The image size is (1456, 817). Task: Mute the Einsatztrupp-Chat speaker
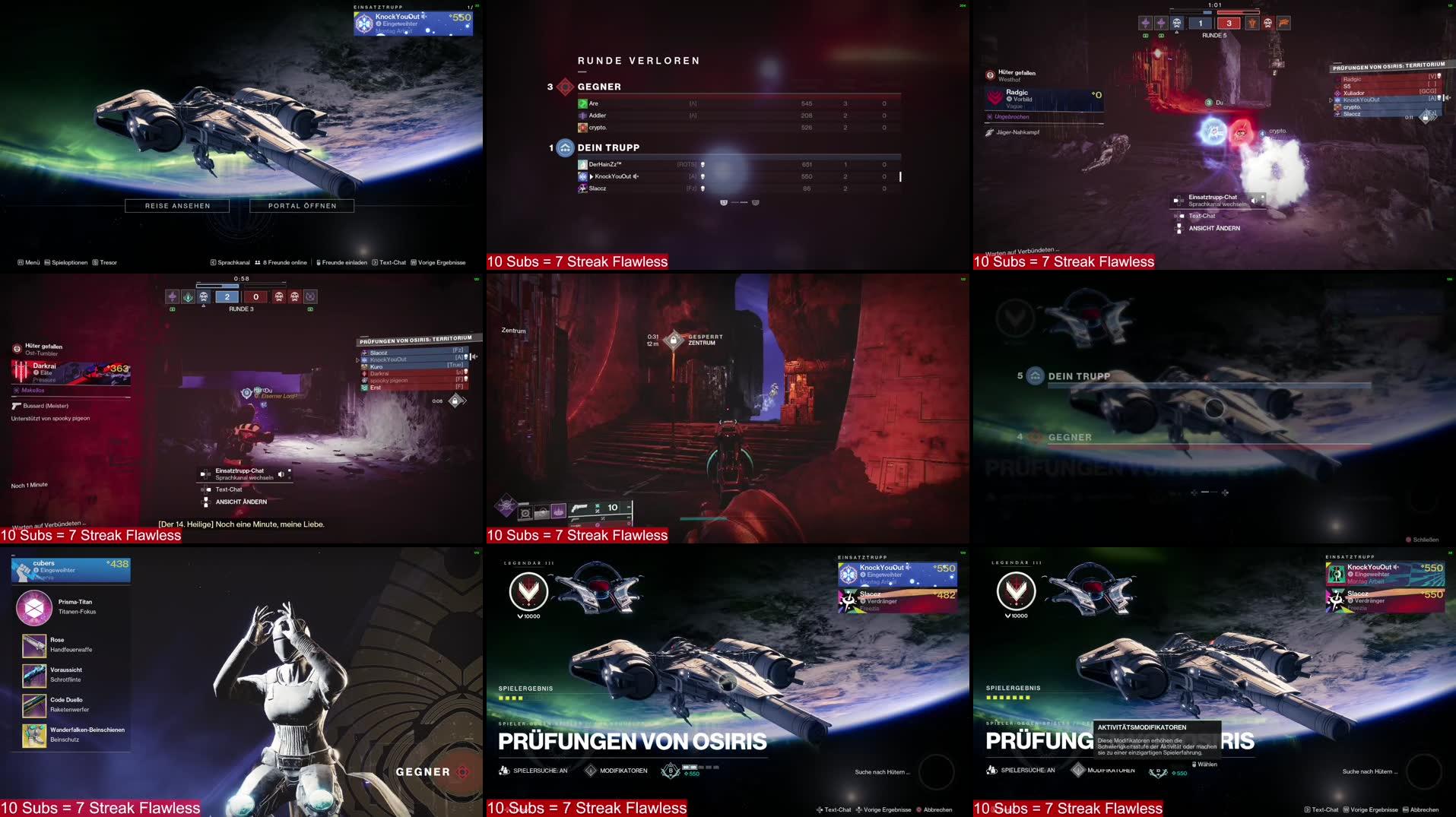283,473
